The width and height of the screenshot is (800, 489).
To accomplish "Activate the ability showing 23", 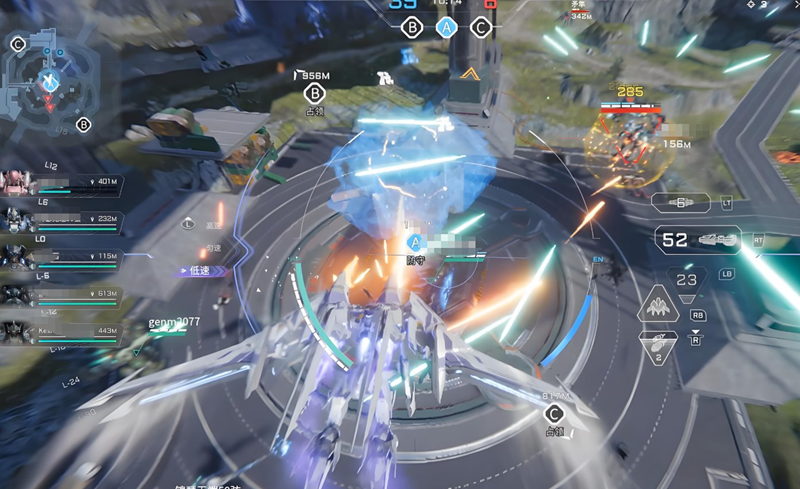I will 686,282.
